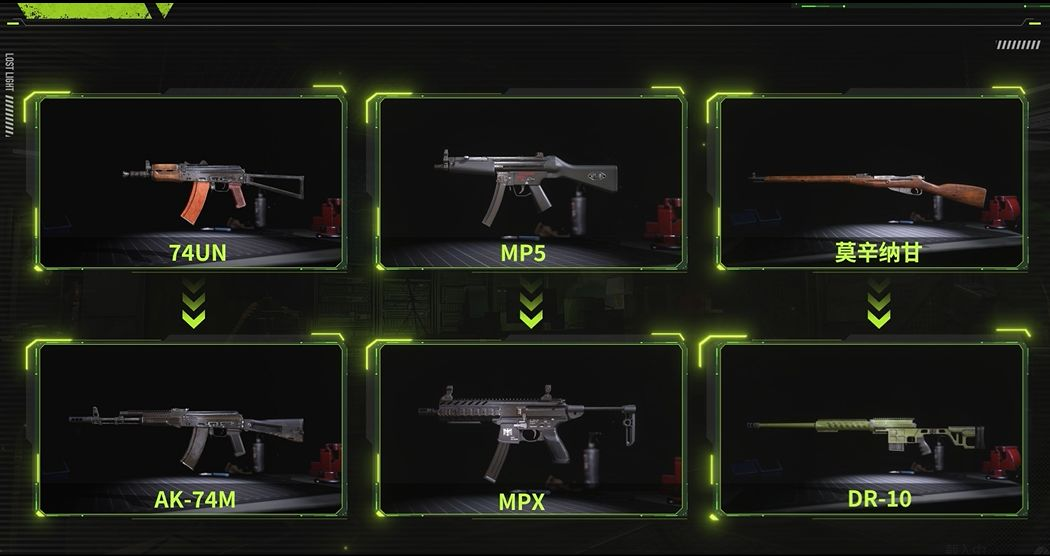Choose the DR-10 sniper rifle card
The height and width of the screenshot is (556, 1050).
click(872, 430)
